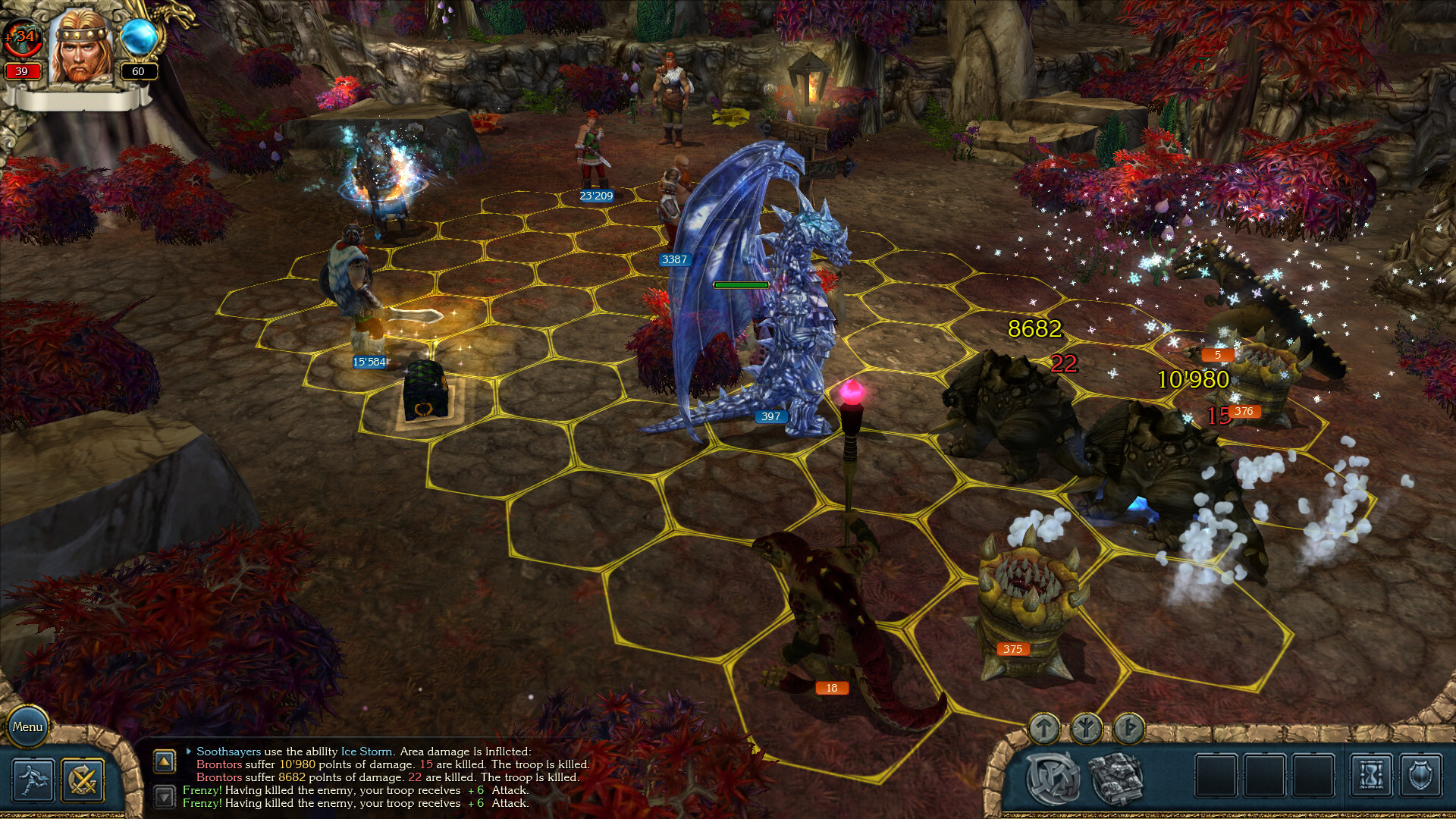Click the blue mana orb
1456x819 pixels.
point(139,38)
